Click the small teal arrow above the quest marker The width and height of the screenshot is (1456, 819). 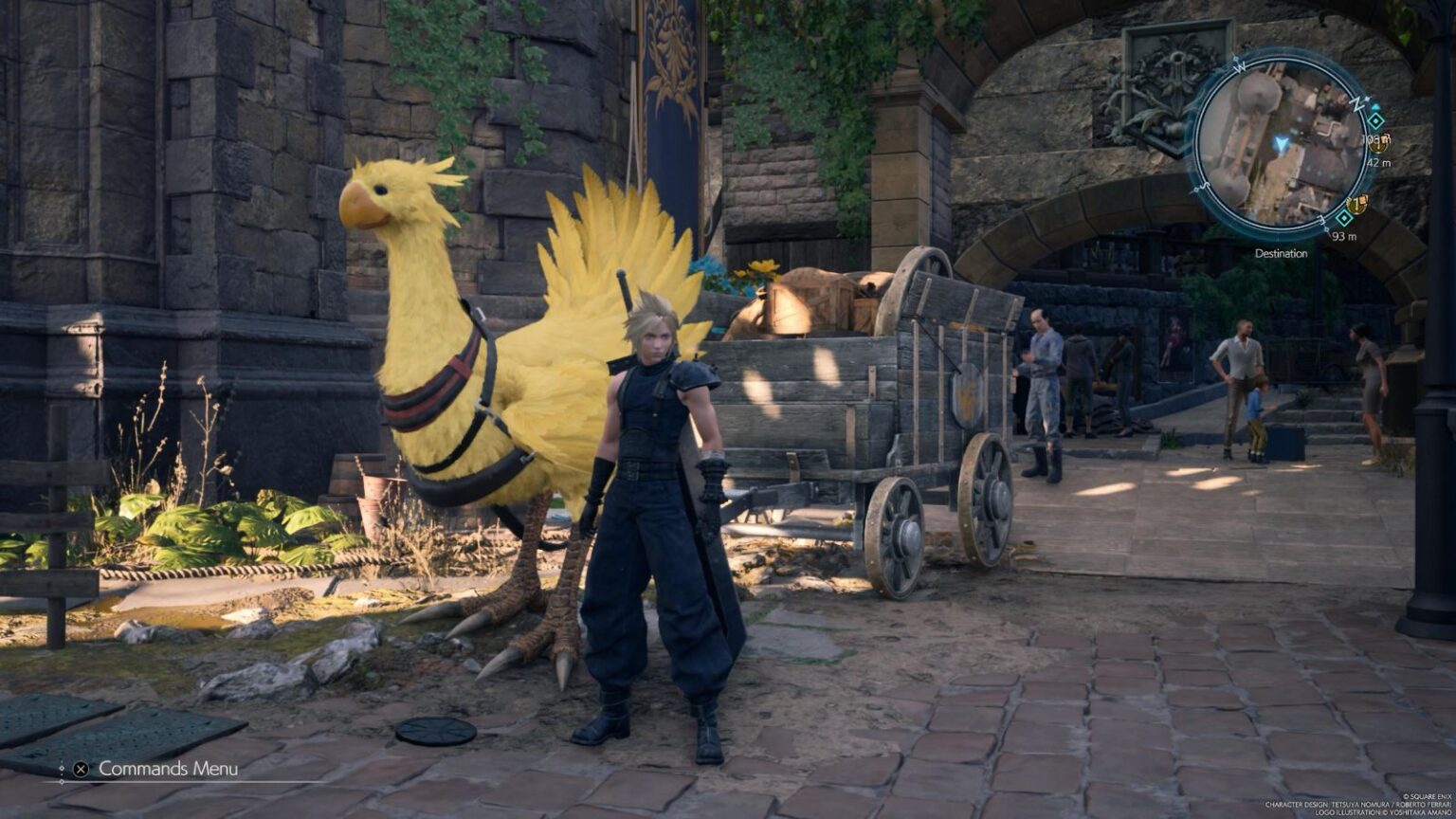point(1376,106)
